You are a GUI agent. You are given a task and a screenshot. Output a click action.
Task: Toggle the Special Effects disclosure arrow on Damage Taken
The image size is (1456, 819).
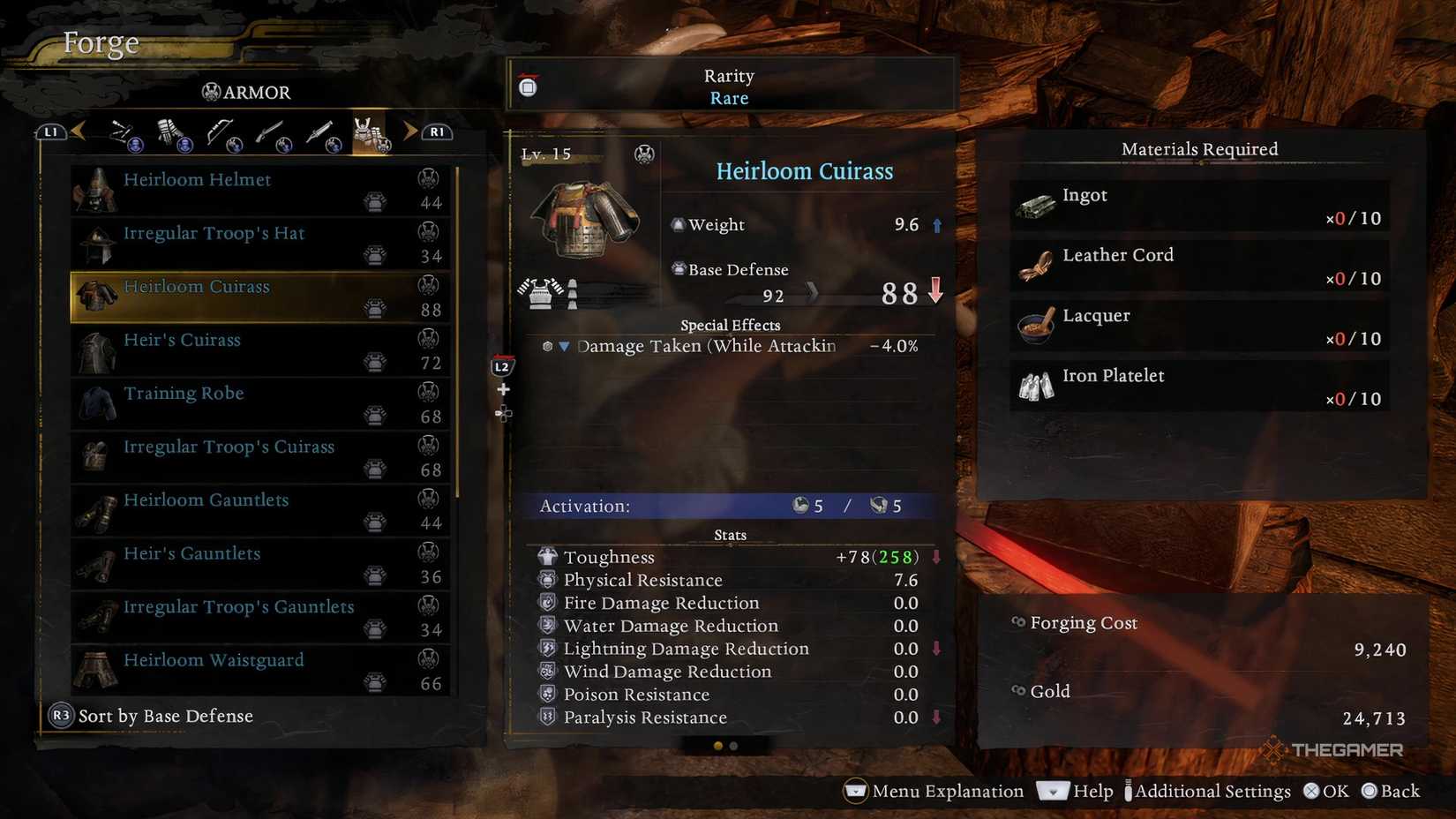click(565, 346)
